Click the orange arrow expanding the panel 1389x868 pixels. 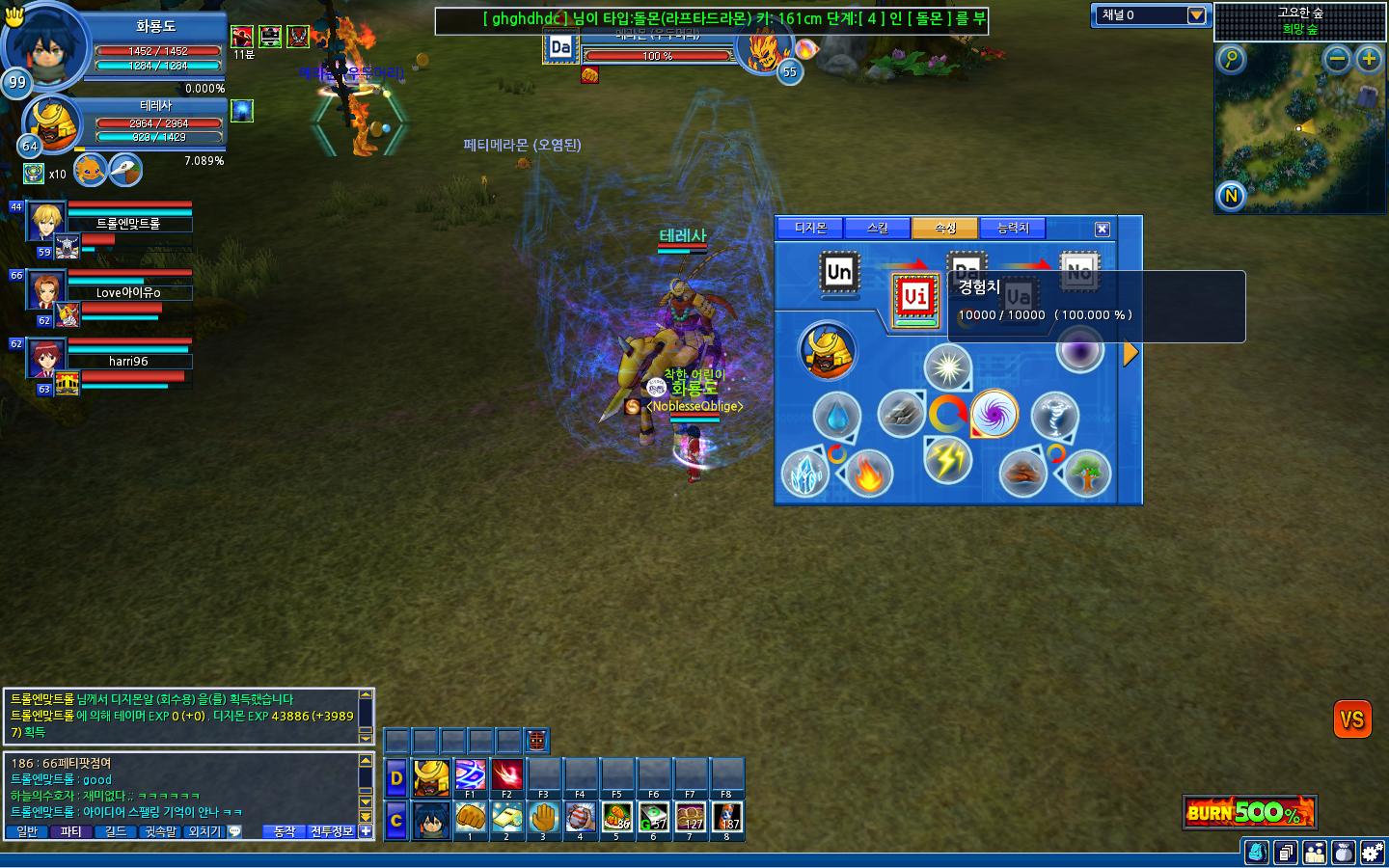click(1130, 354)
